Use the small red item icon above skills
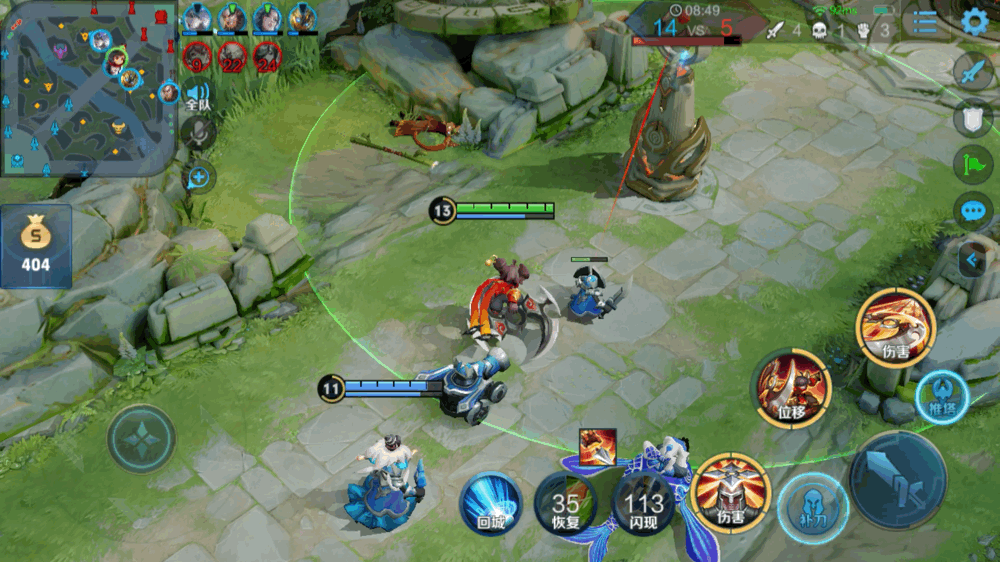Screen dimensions: 1000x562 click(597, 447)
